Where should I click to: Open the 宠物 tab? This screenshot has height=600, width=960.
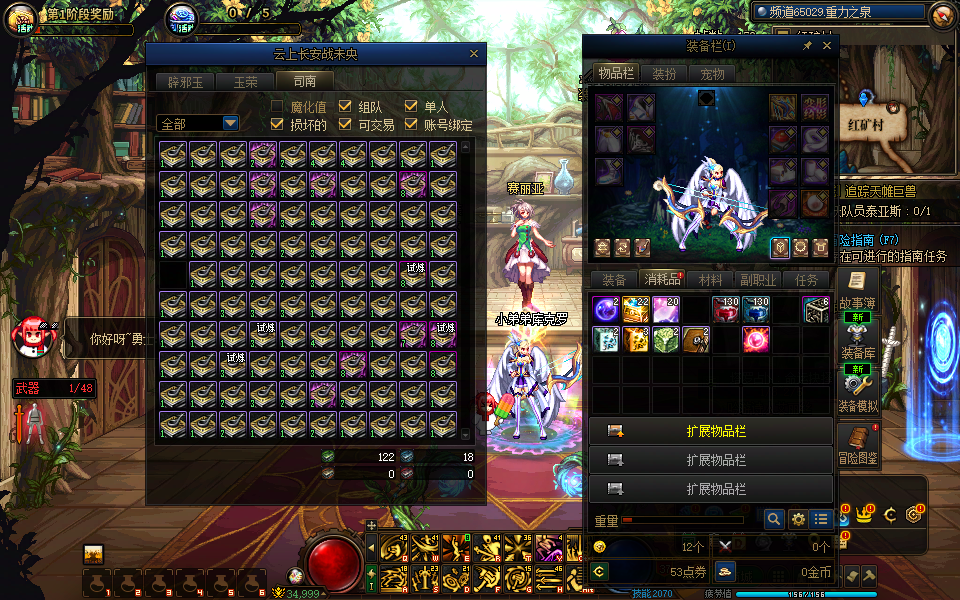tap(712, 73)
